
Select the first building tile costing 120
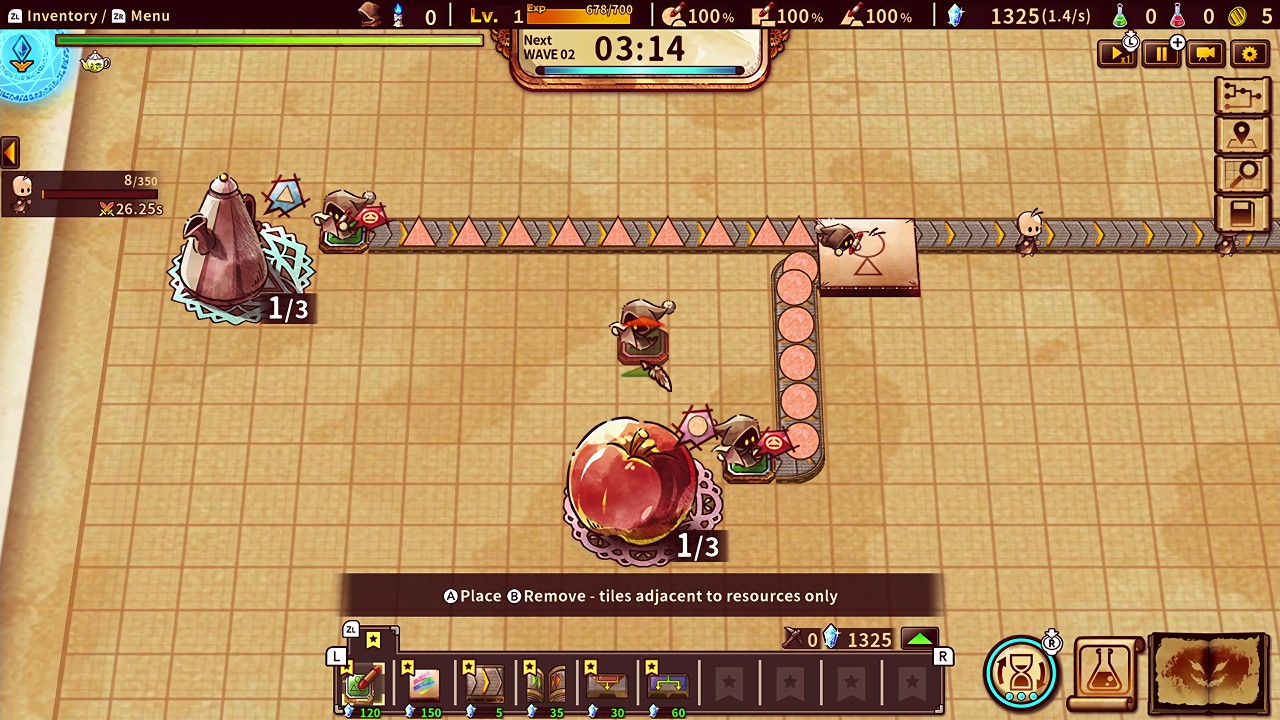coord(365,683)
